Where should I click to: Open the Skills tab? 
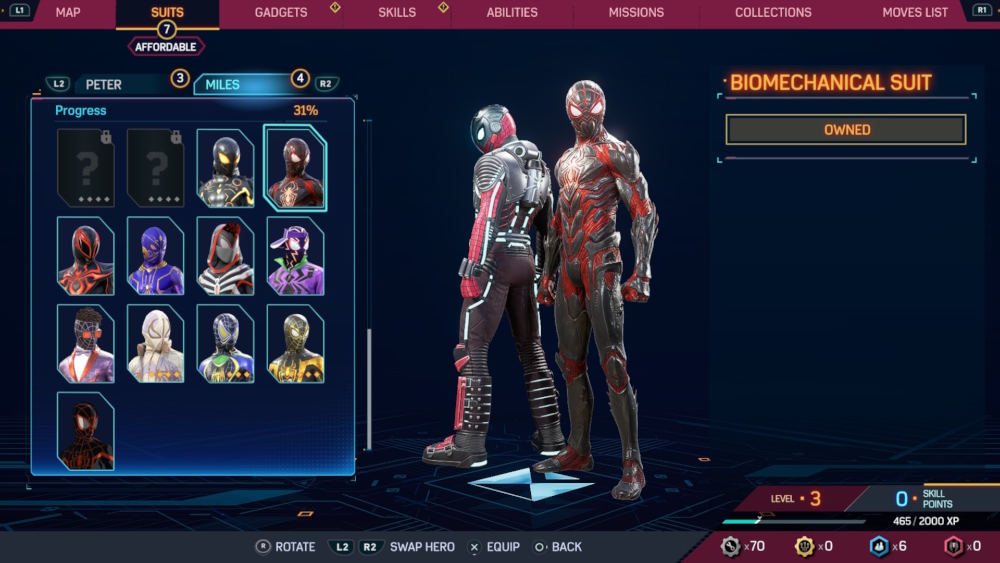(397, 13)
